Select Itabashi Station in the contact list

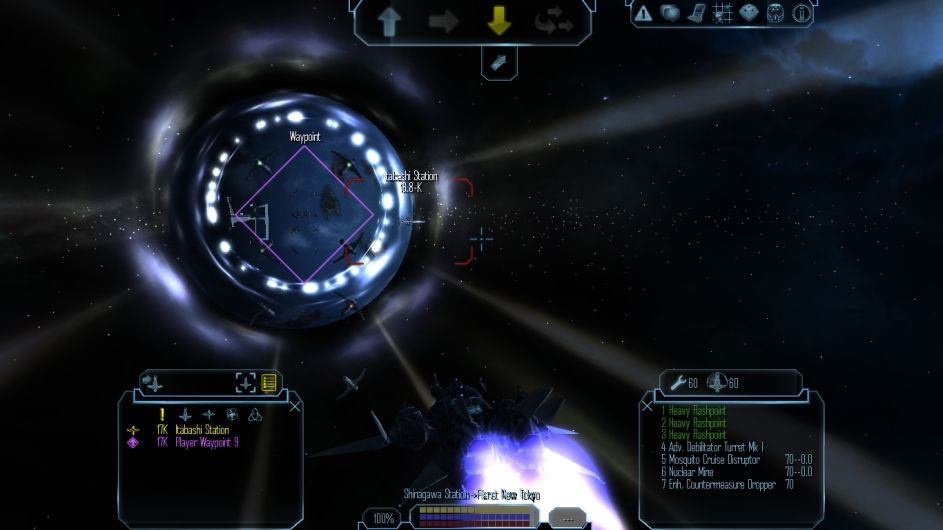point(202,430)
